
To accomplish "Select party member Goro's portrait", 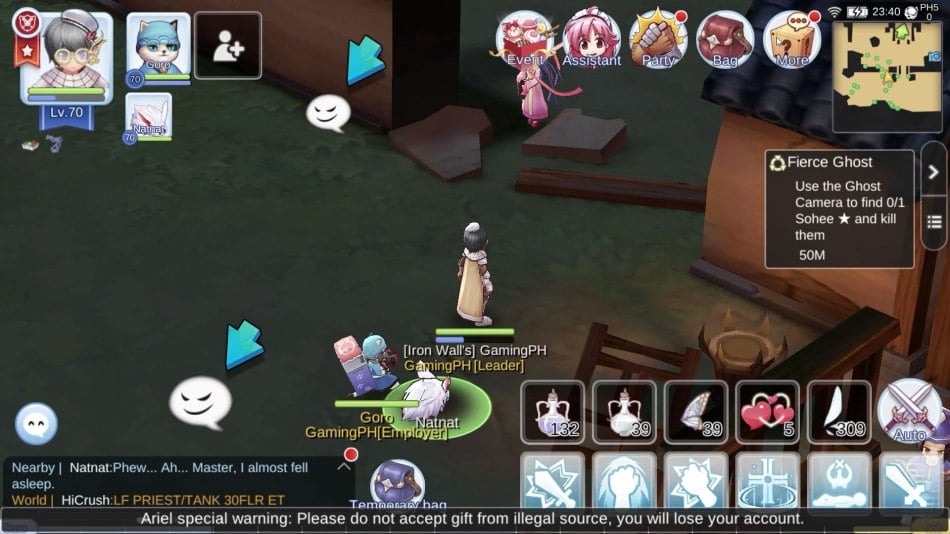I will tap(158, 48).
